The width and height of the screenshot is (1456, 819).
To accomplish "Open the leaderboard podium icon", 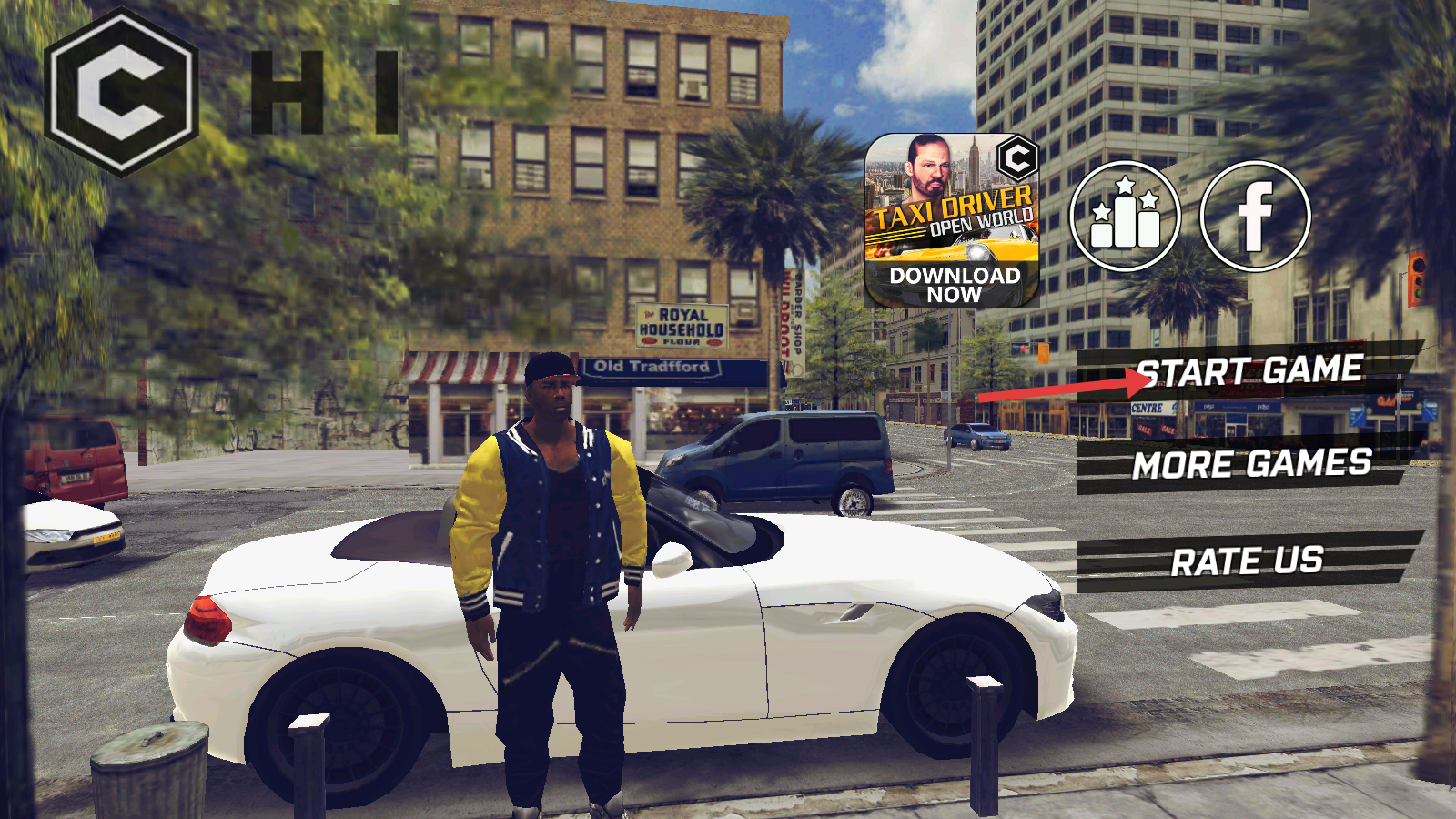I will point(1125,217).
